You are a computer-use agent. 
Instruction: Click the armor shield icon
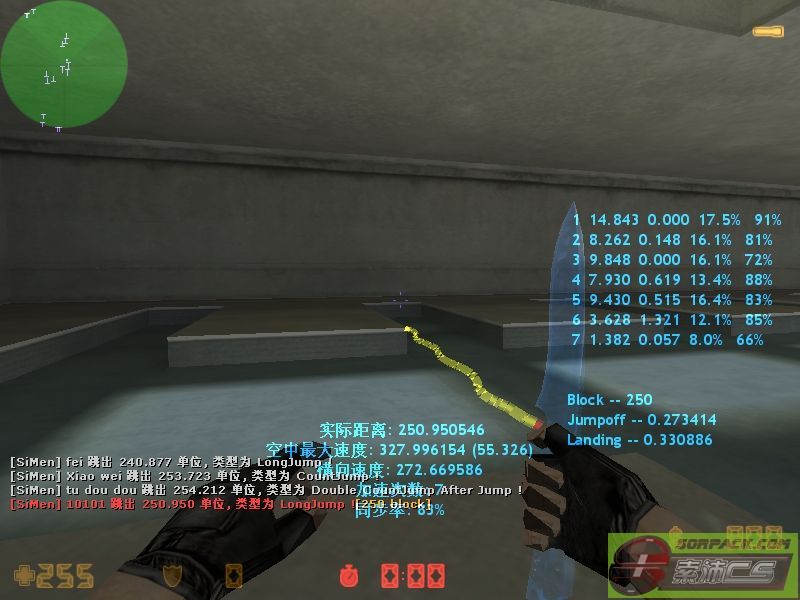pos(172,576)
